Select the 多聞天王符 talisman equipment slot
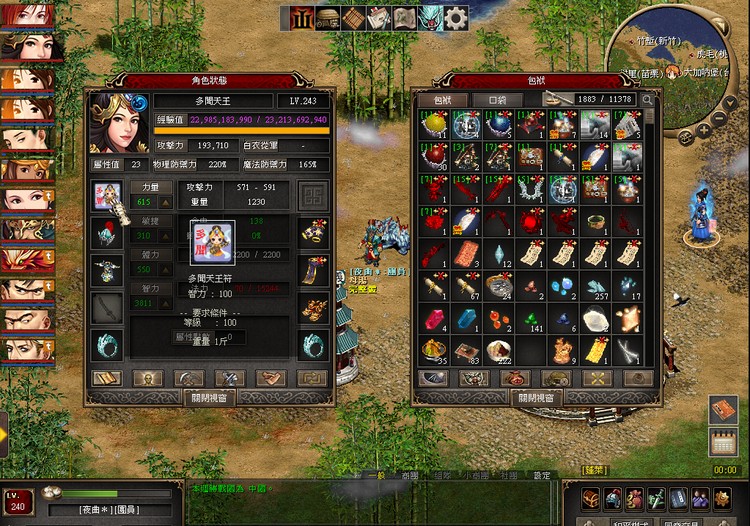Image resolution: width=750 pixels, height=526 pixels. (x=107, y=194)
